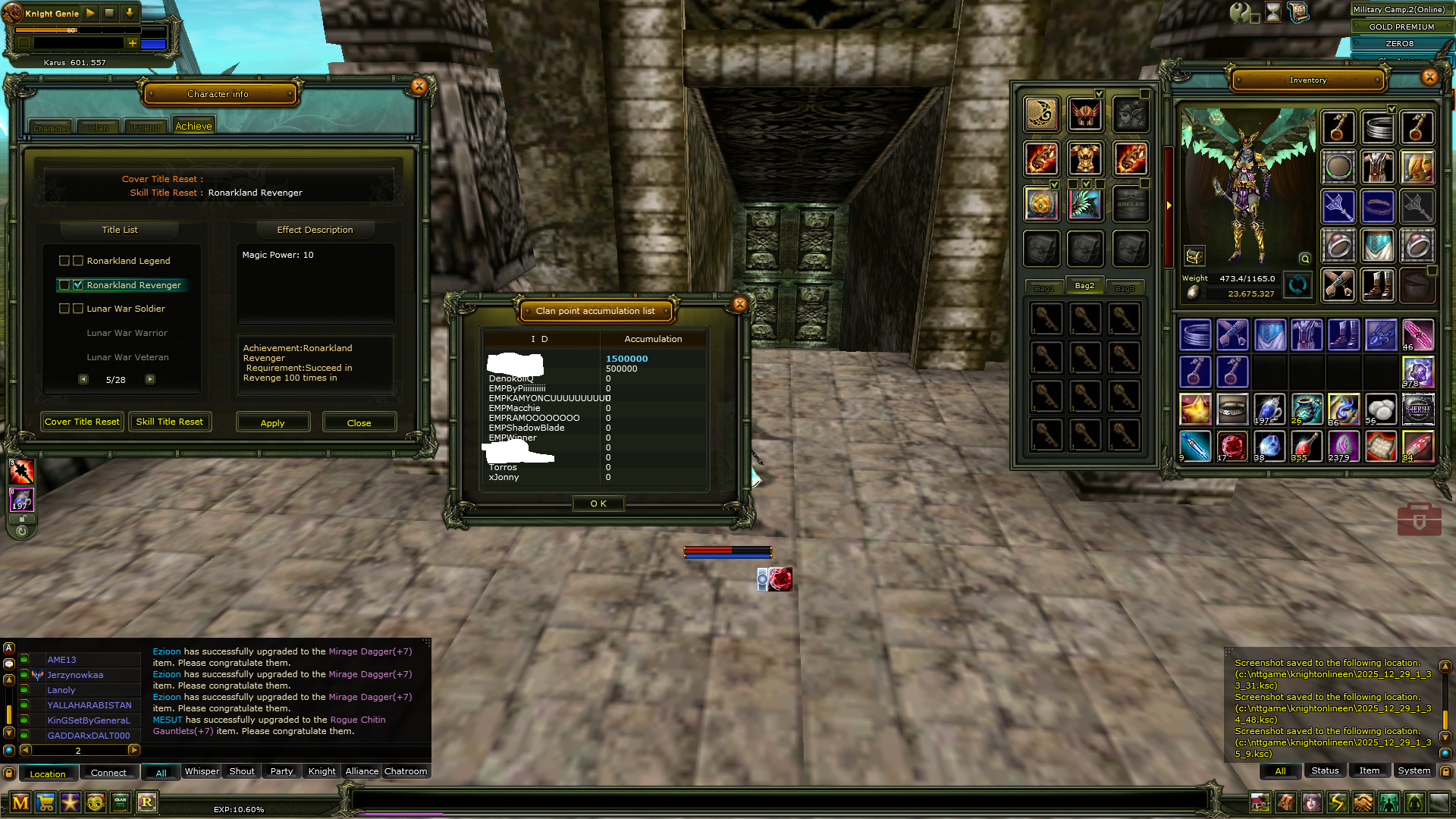Open the Party chat tab
1456x819 pixels.
coord(281,771)
